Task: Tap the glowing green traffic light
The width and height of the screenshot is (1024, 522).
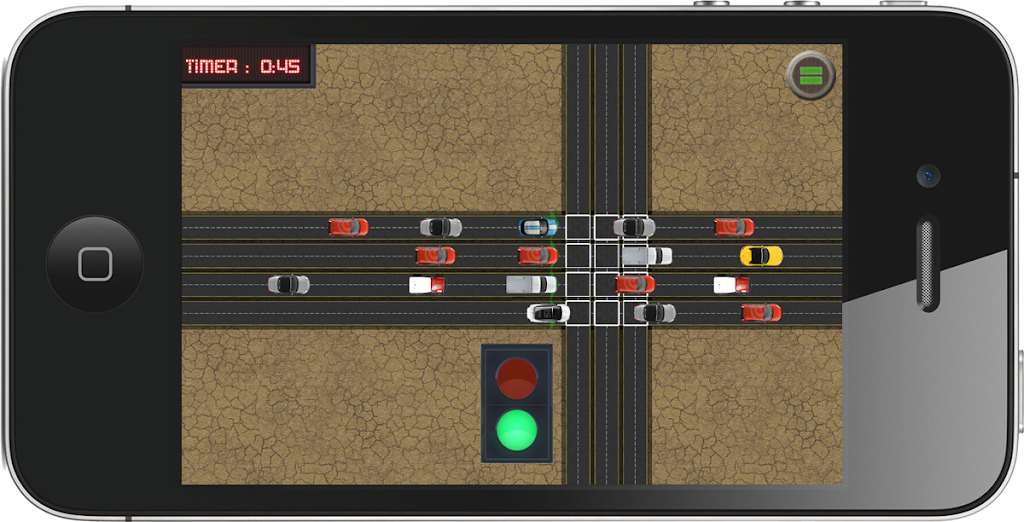Action: [x=517, y=429]
